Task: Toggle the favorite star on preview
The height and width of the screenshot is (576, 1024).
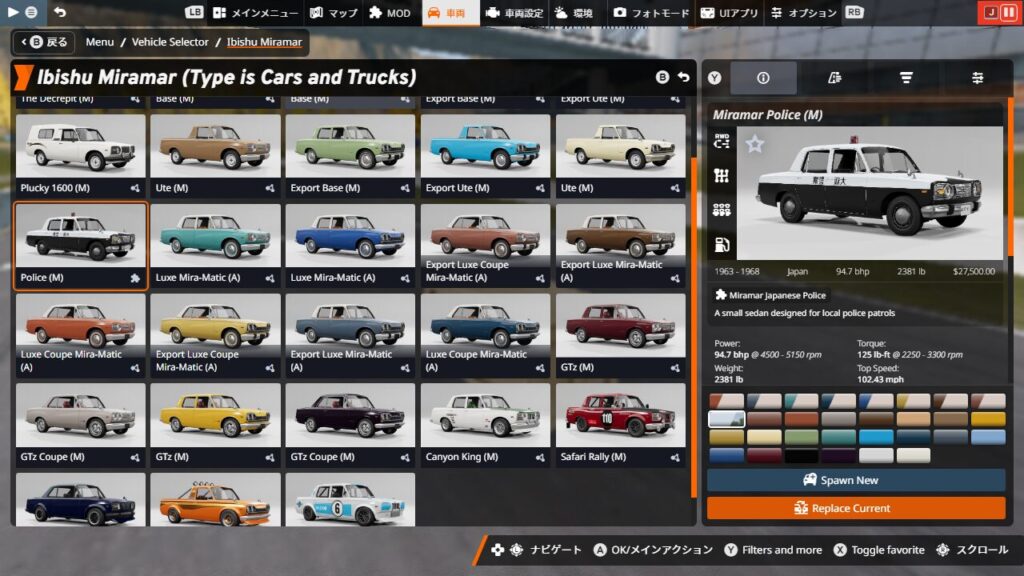Action: coord(755,145)
